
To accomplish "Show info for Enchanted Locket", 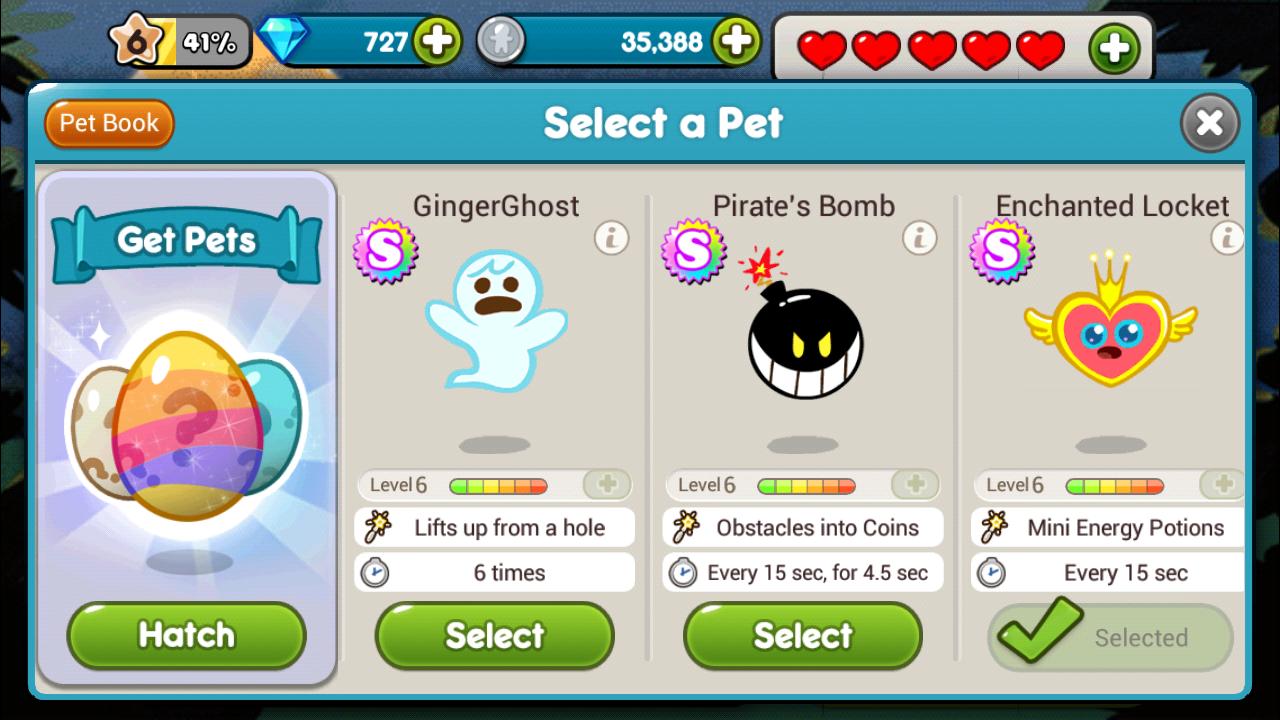I will coord(1226,238).
